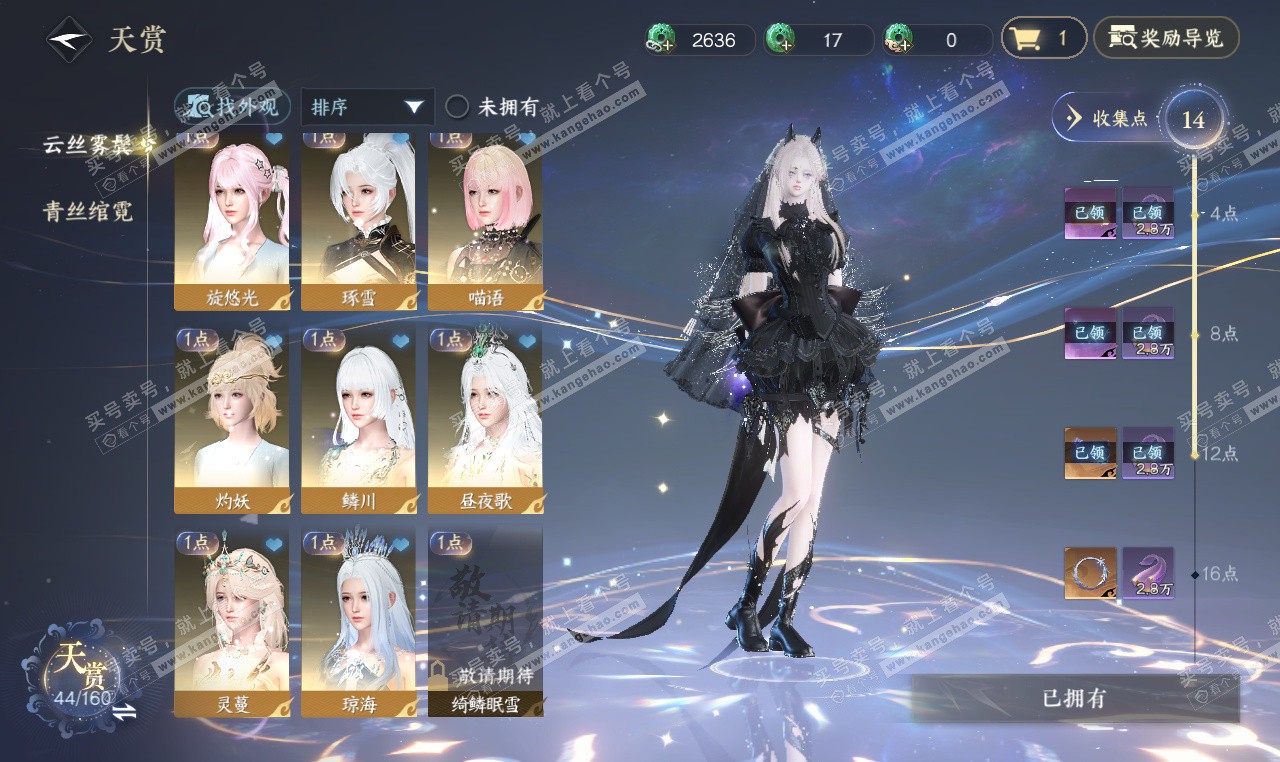Select the 鳞川 hairstyle card

coord(359,420)
